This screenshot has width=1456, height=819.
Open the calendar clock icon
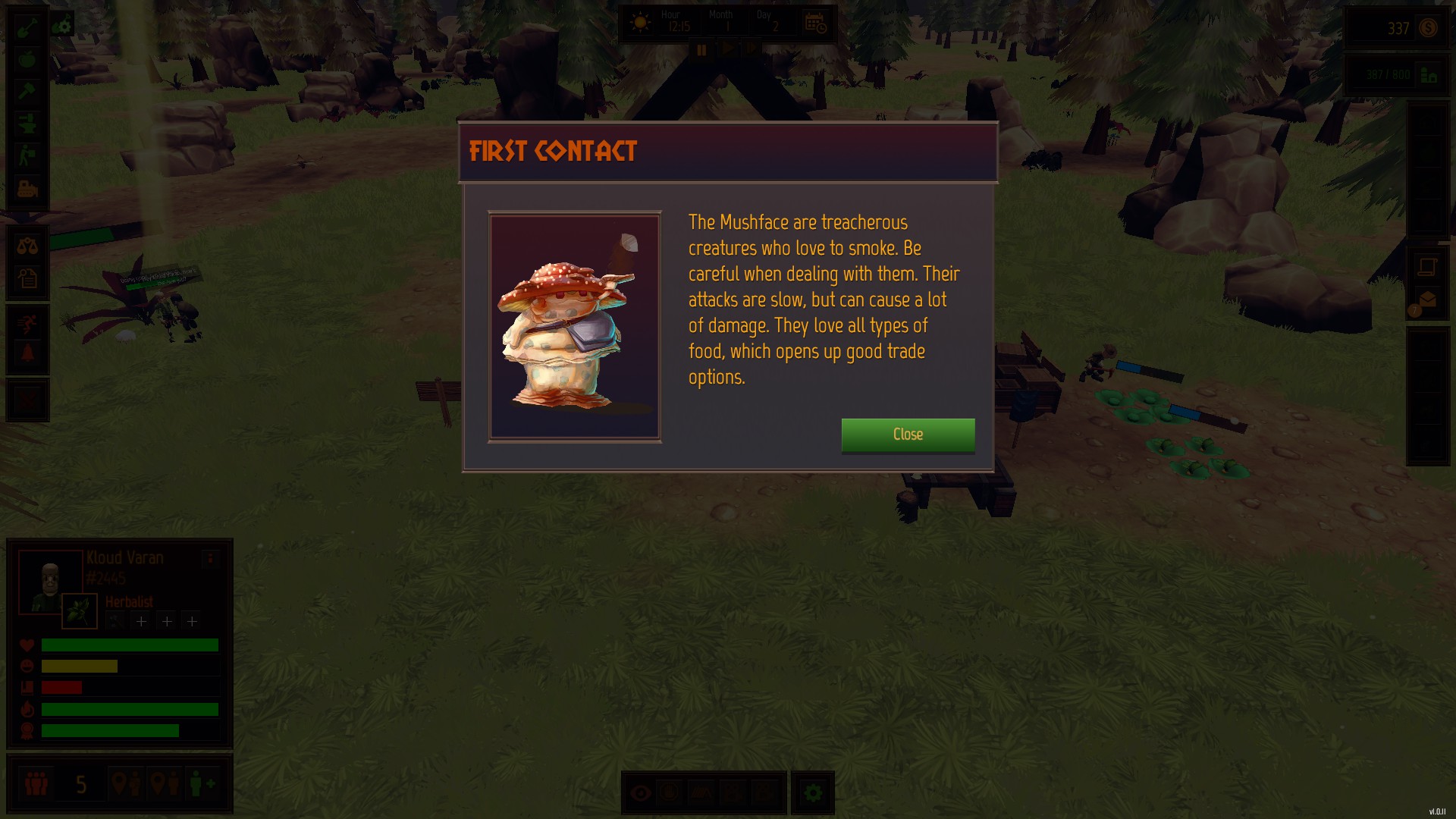815,24
